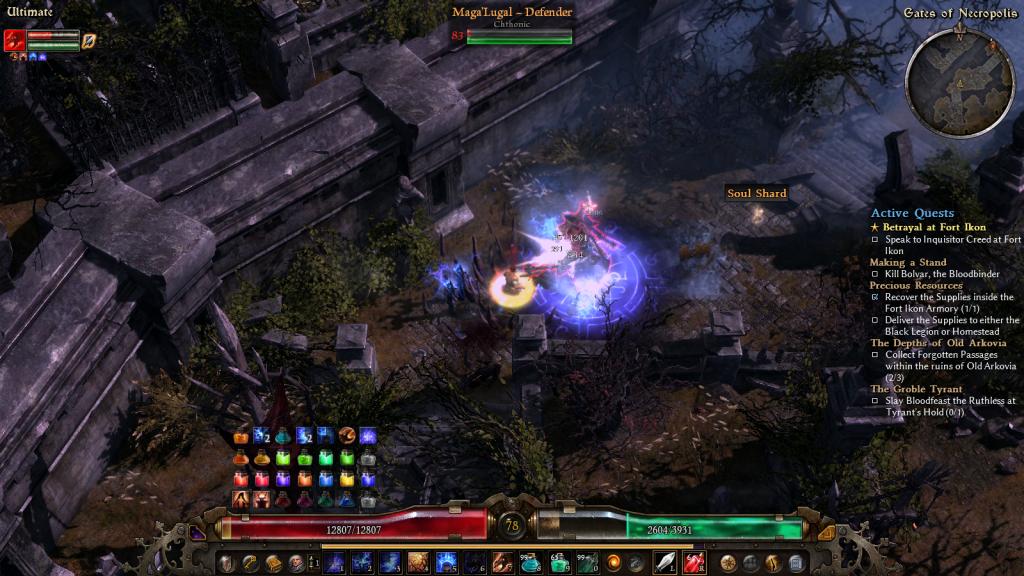
Task: Select The Groble Tyrant quest entry
Action: [916, 389]
